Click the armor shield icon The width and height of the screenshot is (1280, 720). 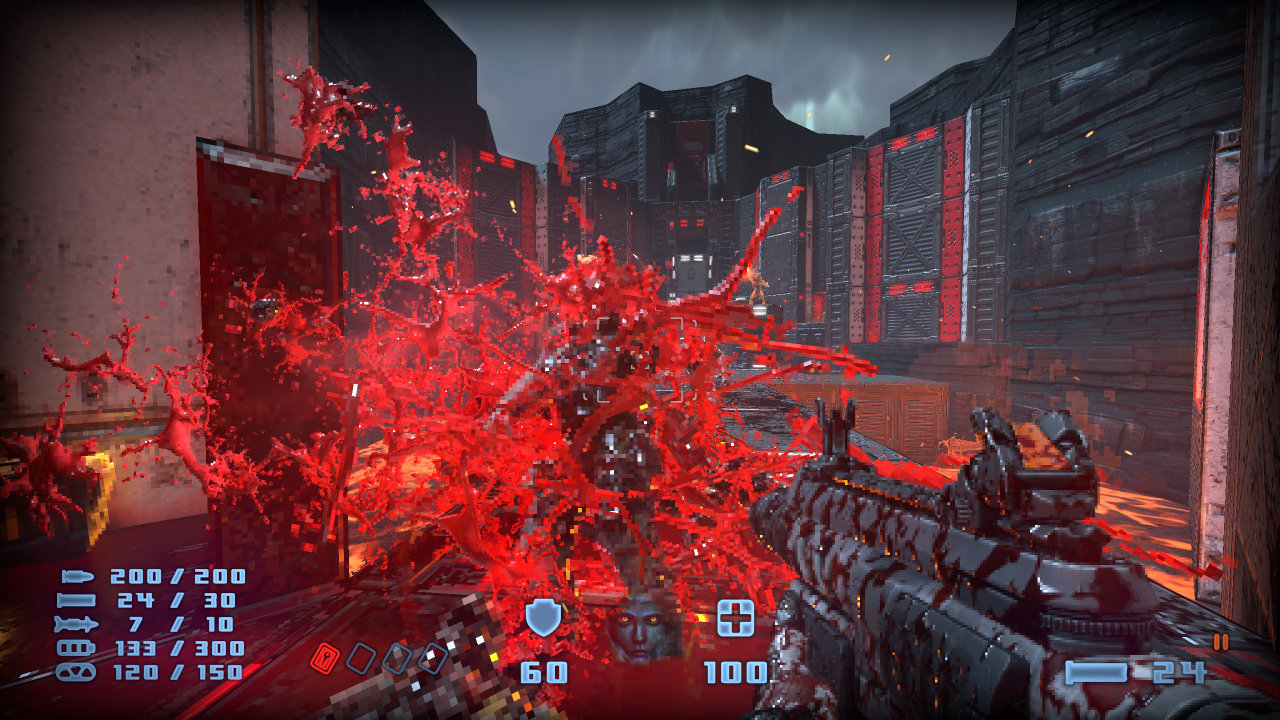pos(543,618)
